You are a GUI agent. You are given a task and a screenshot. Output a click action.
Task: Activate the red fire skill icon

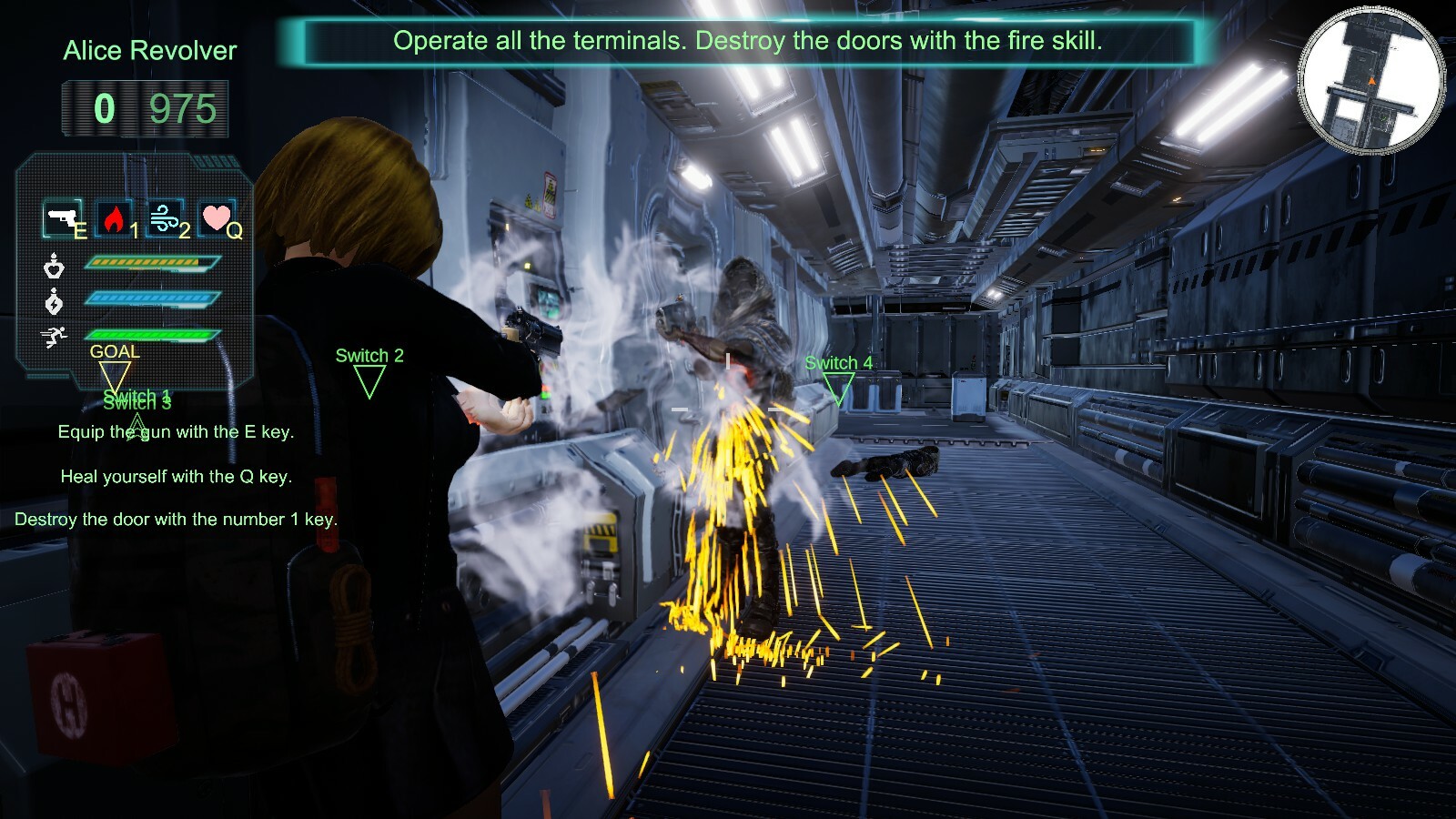tap(115, 218)
